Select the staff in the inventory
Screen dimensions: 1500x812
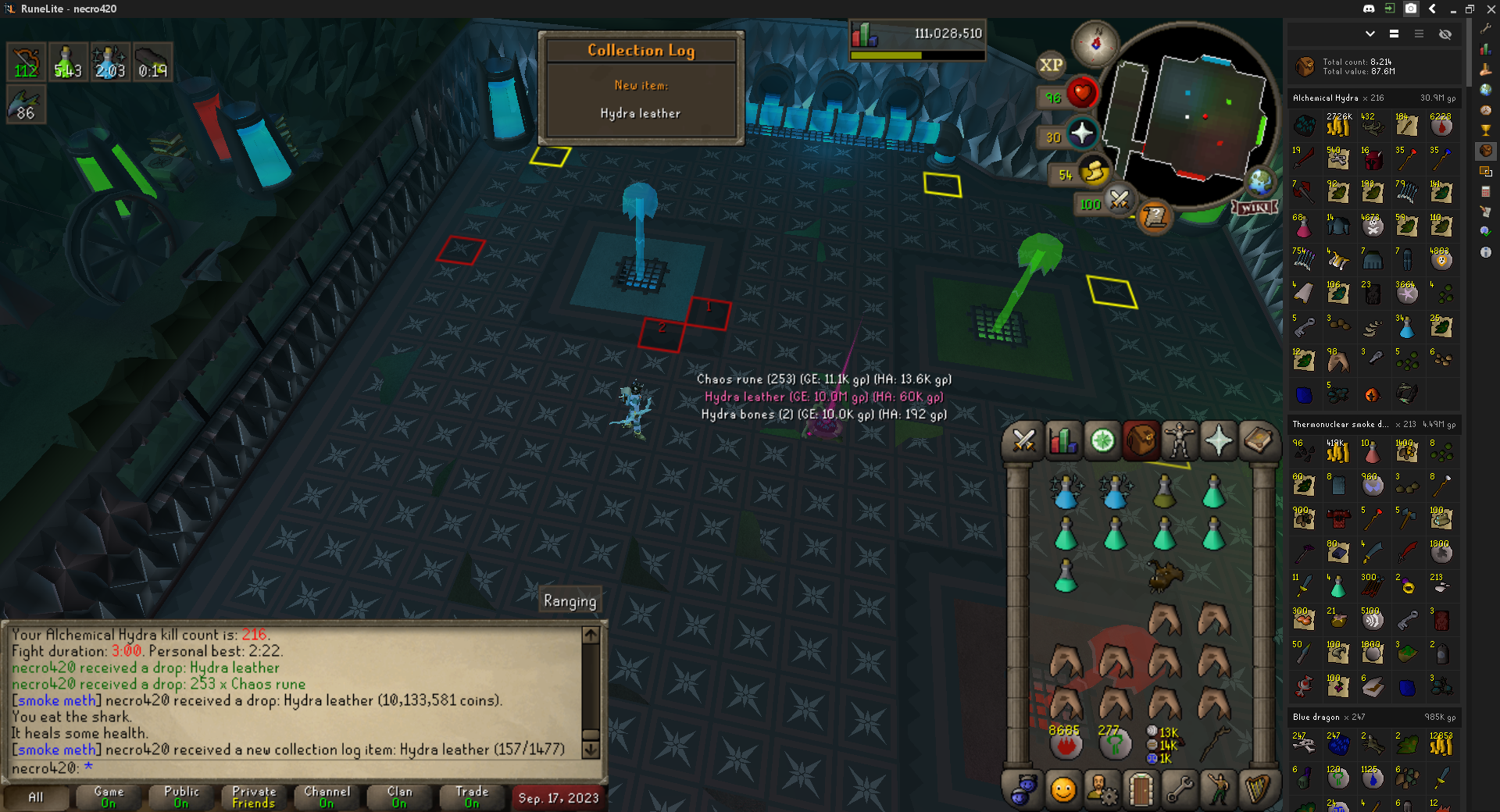click(x=1215, y=743)
